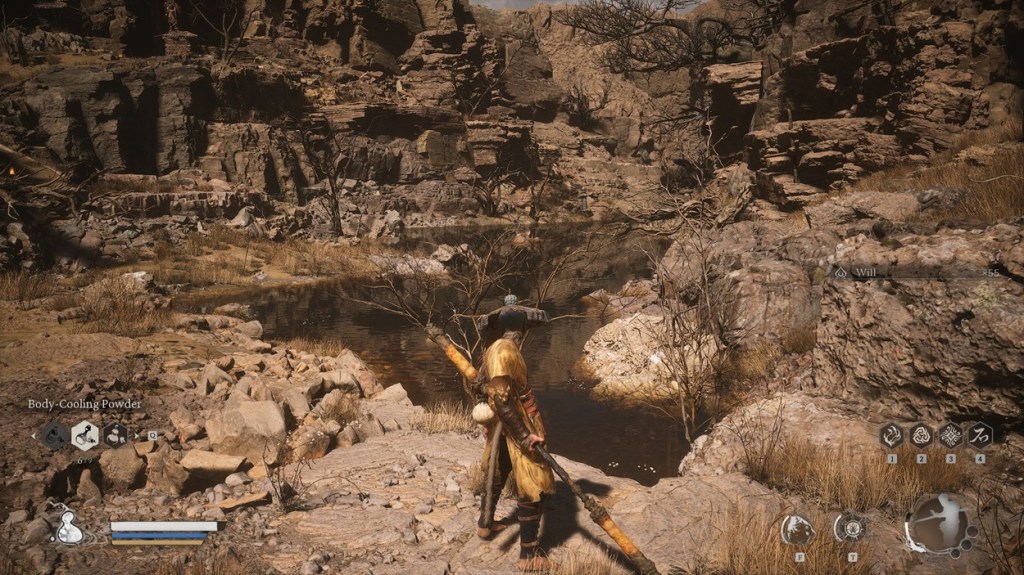This screenshot has width=1024, height=575.
Task: Trigger the ornate diamond-pattern spell in slot 3
Action: (x=951, y=435)
